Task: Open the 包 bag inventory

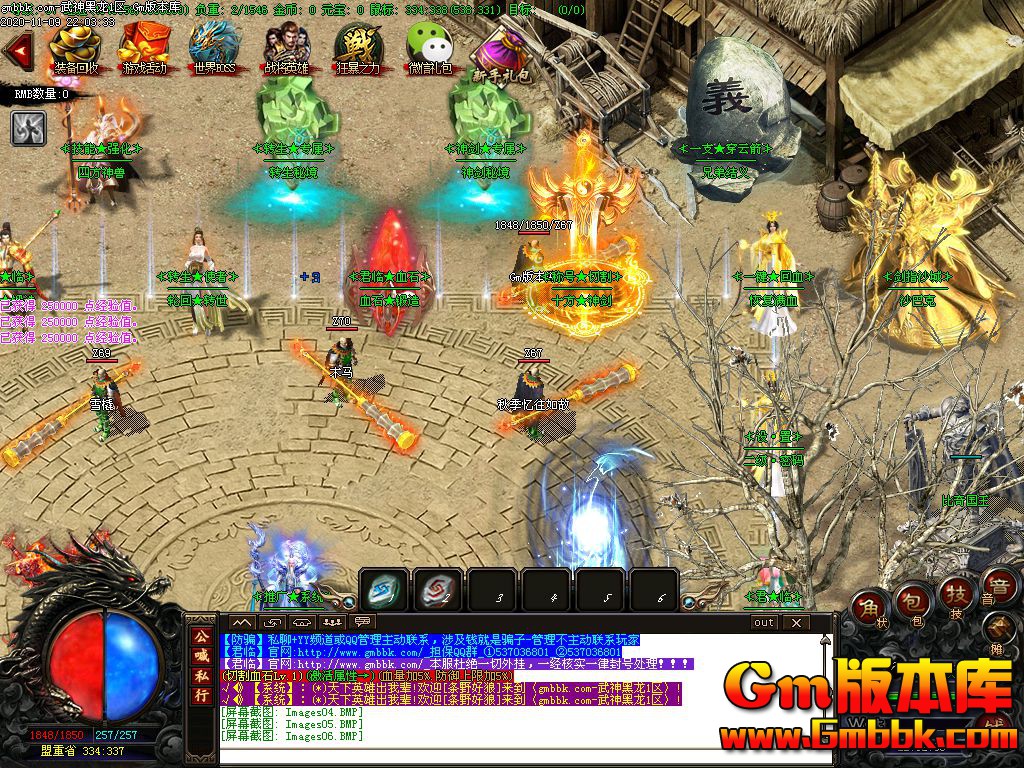Action: point(910,601)
